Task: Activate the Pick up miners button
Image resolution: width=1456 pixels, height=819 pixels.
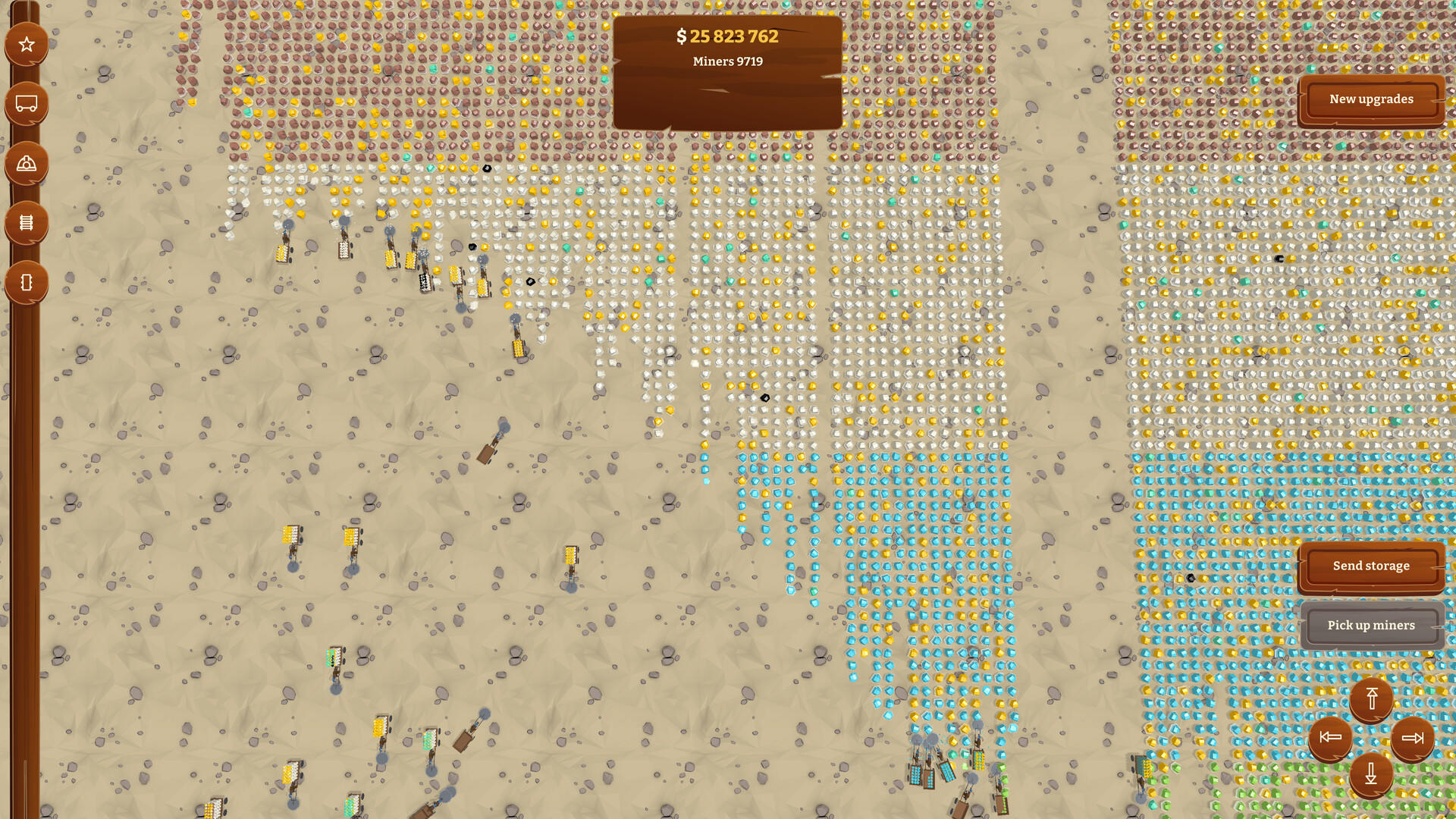Action: tap(1370, 625)
